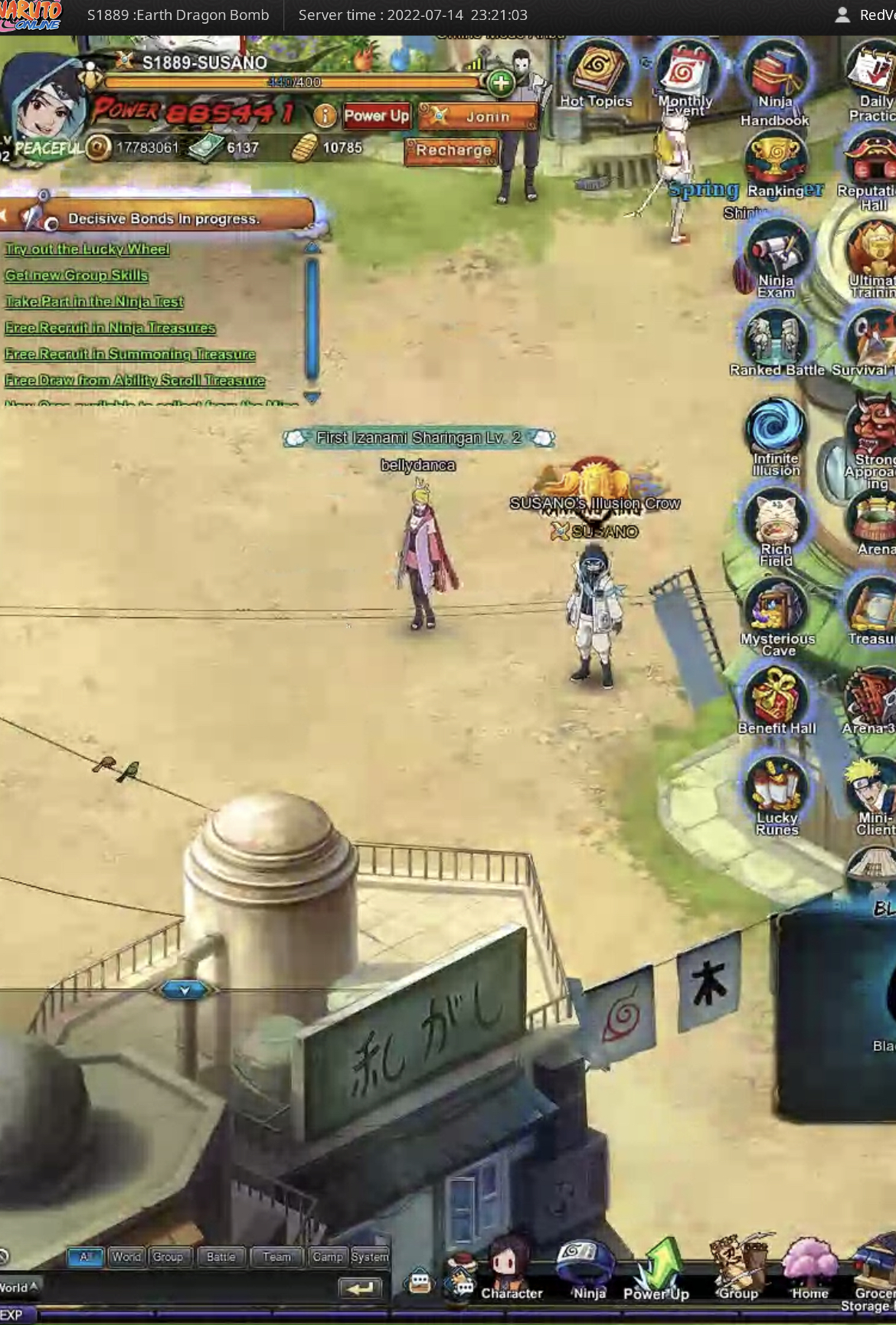This screenshot has width=896, height=1325.
Task: Add stamina with the green plus button
Action: 501,83
